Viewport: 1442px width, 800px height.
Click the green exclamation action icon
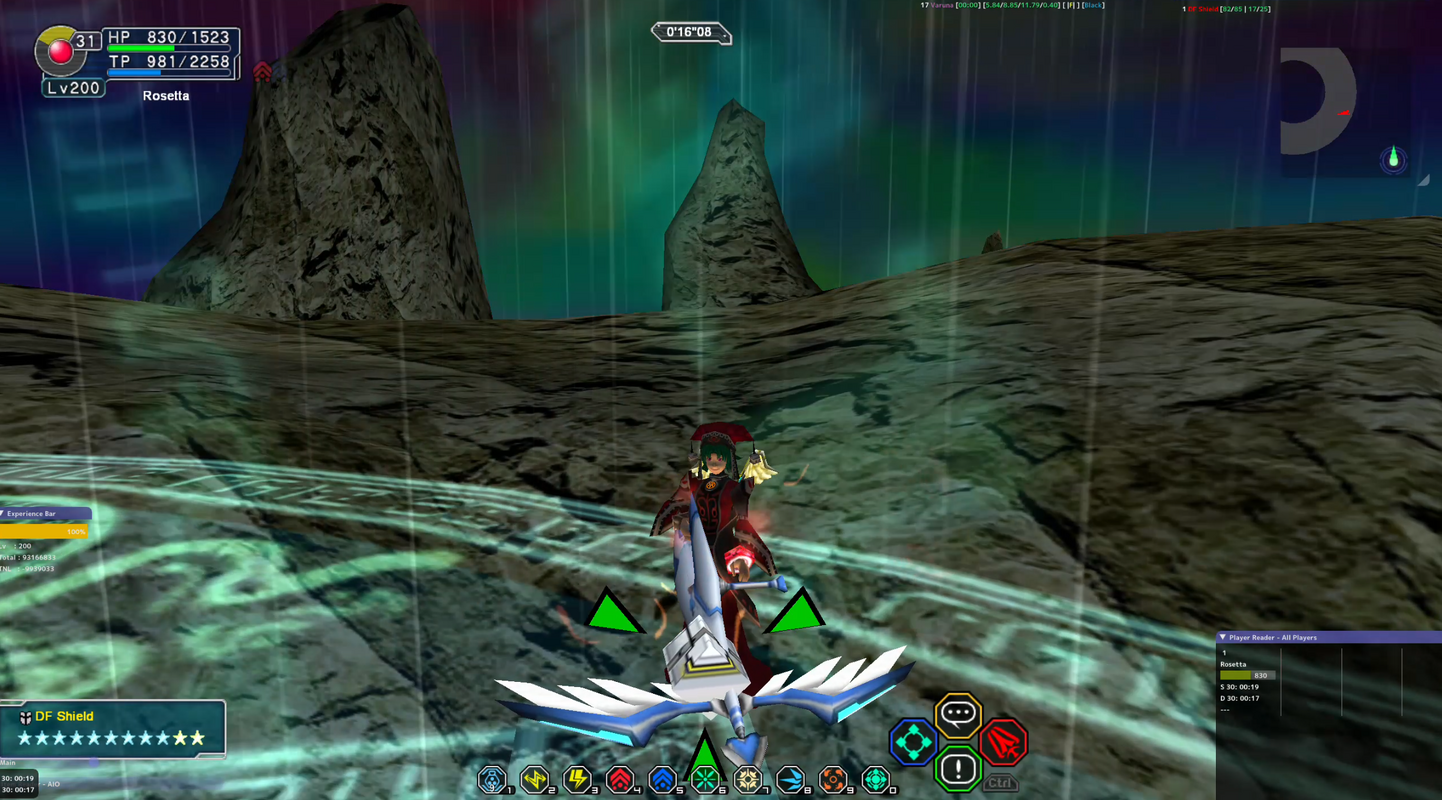[x=957, y=770]
